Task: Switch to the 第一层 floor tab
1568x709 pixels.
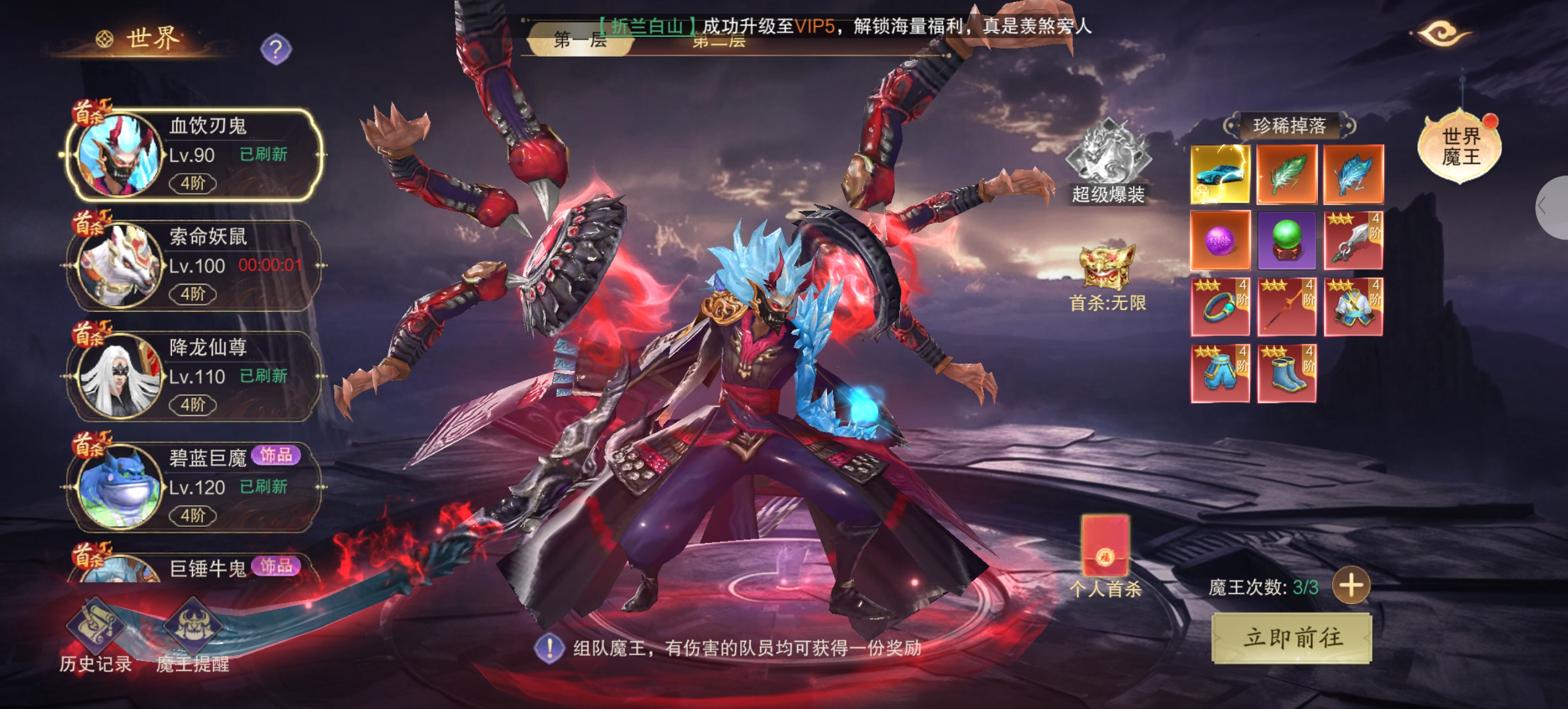Action: click(x=579, y=40)
